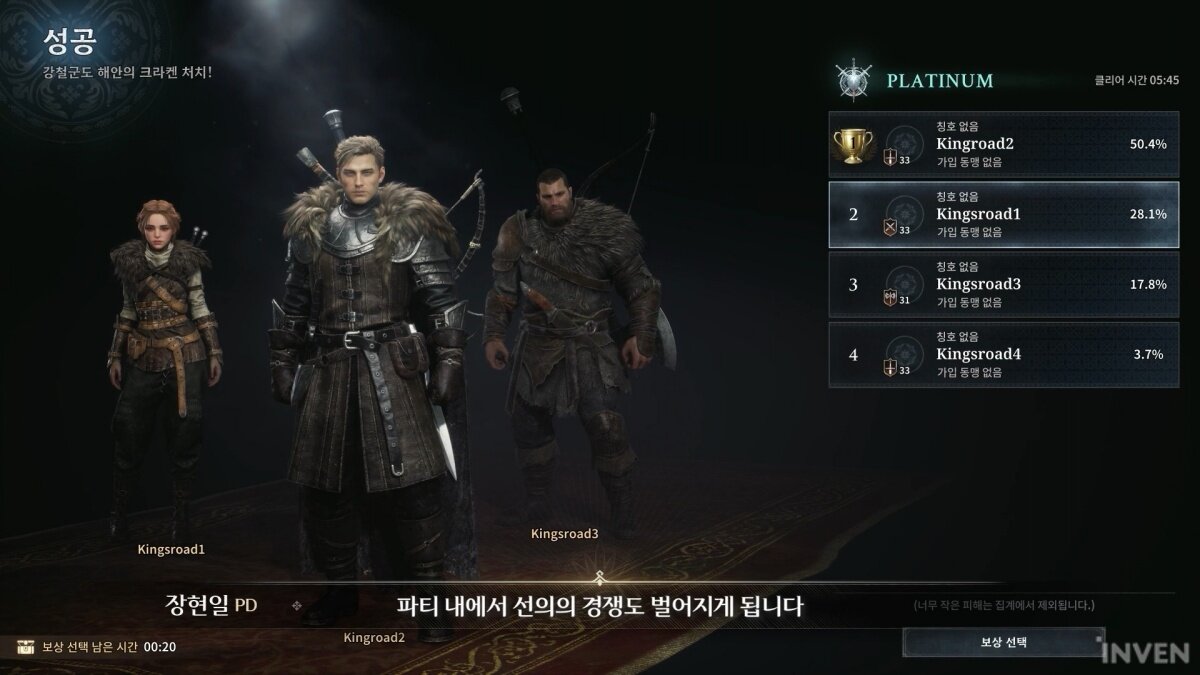The image size is (1200, 675).
Task: Open the Kingsroad4 ranking row
Action: 1003,354
